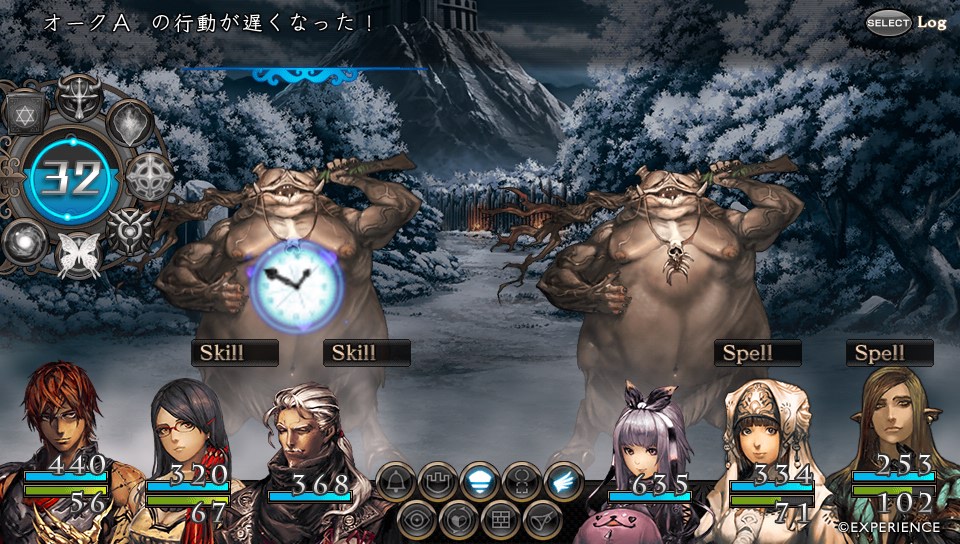Viewport: 960px width, 544px height.
Task: Click the bell icon in the party bar
Action: pos(396,482)
